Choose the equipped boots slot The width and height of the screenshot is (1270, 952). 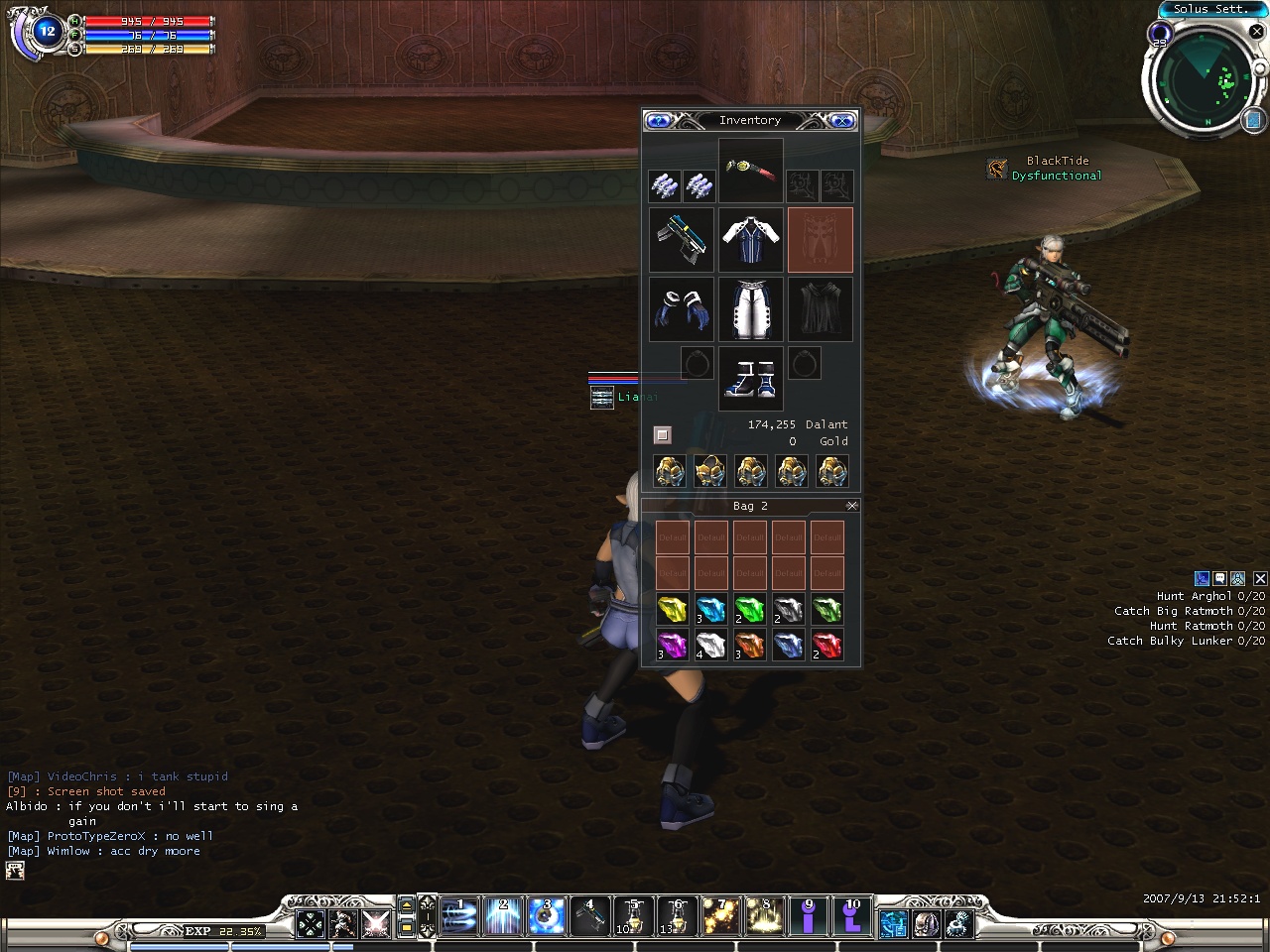pos(751,379)
